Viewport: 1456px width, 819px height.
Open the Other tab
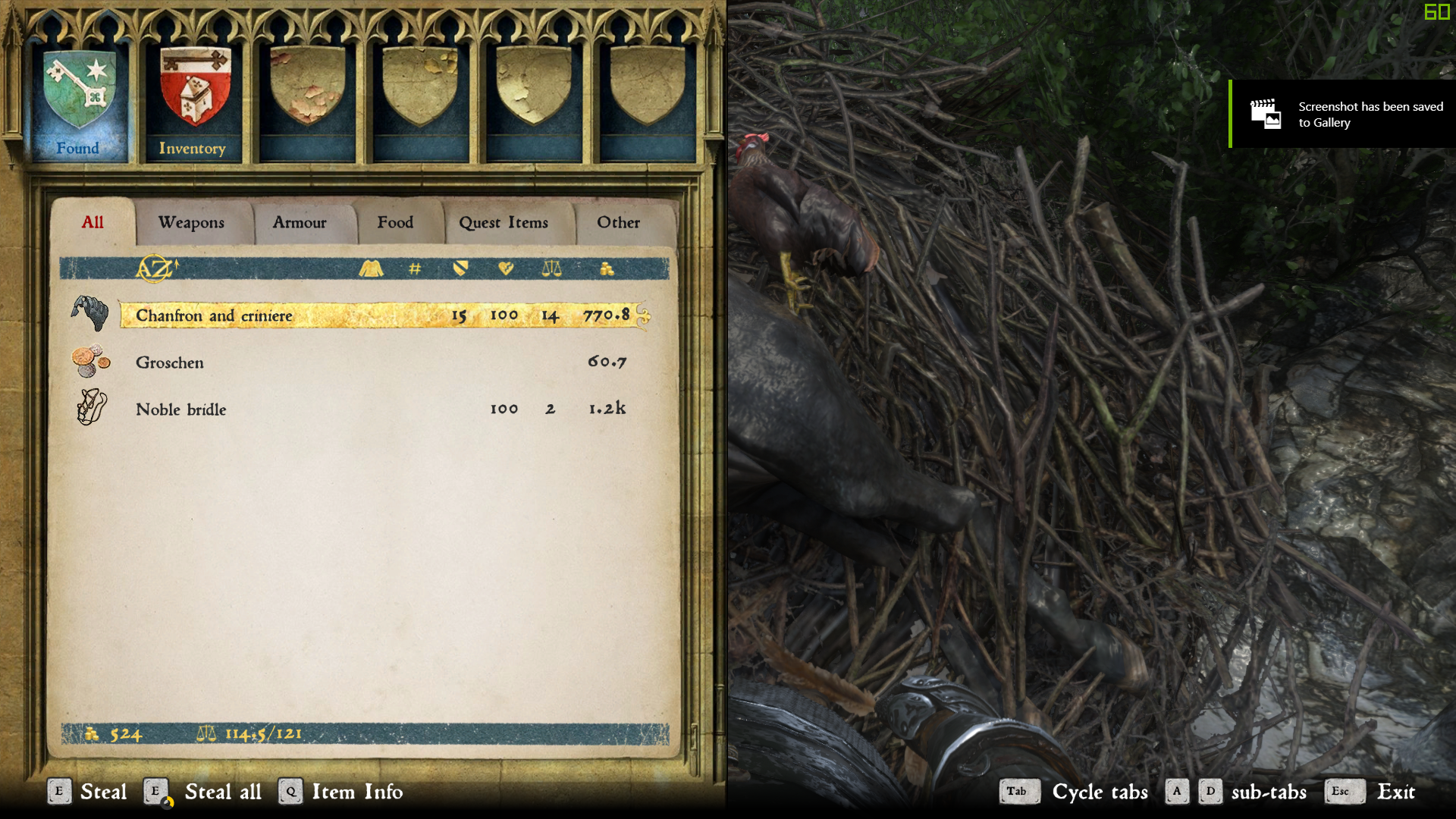619,223
